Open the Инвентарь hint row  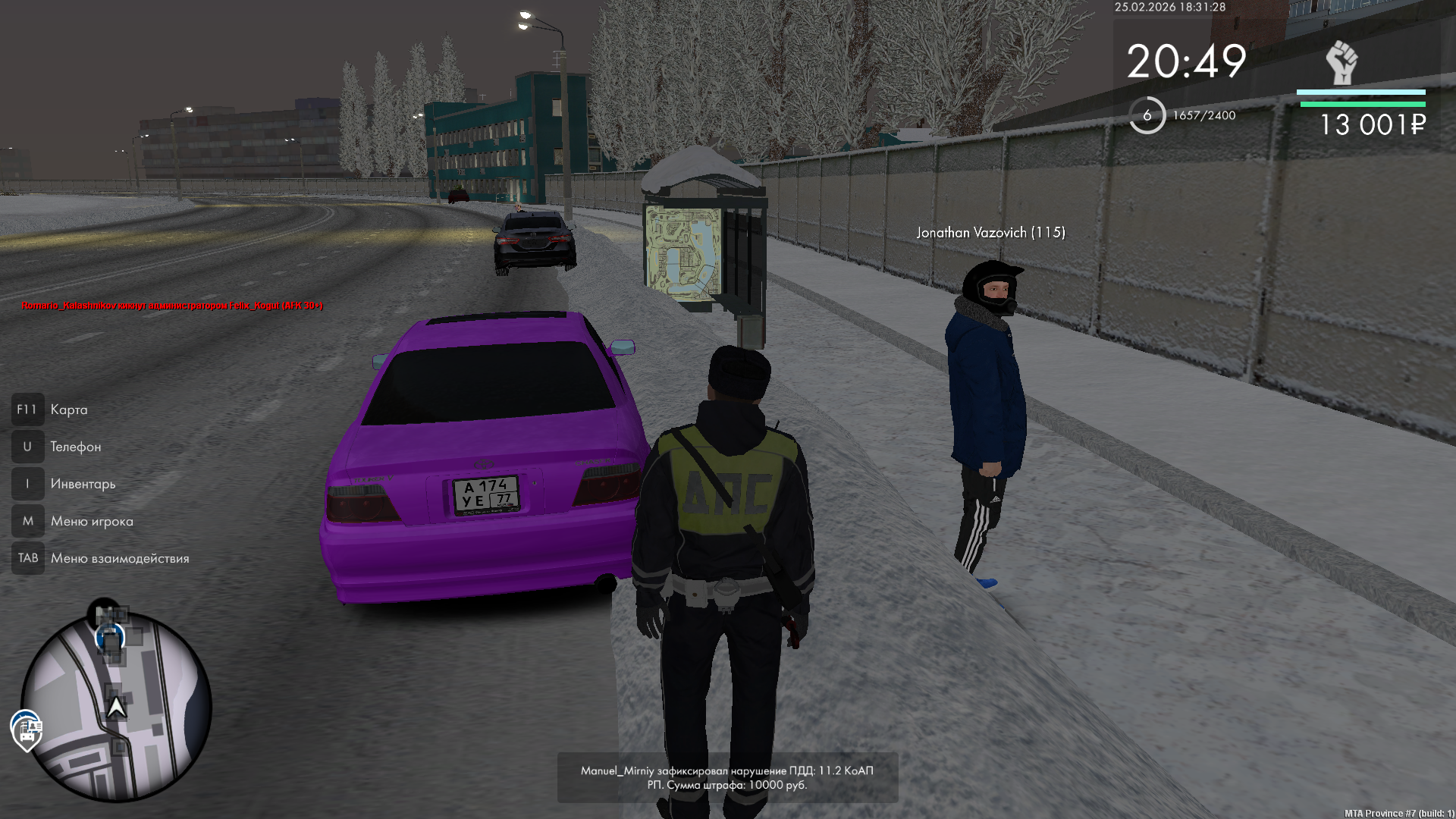(83, 484)
